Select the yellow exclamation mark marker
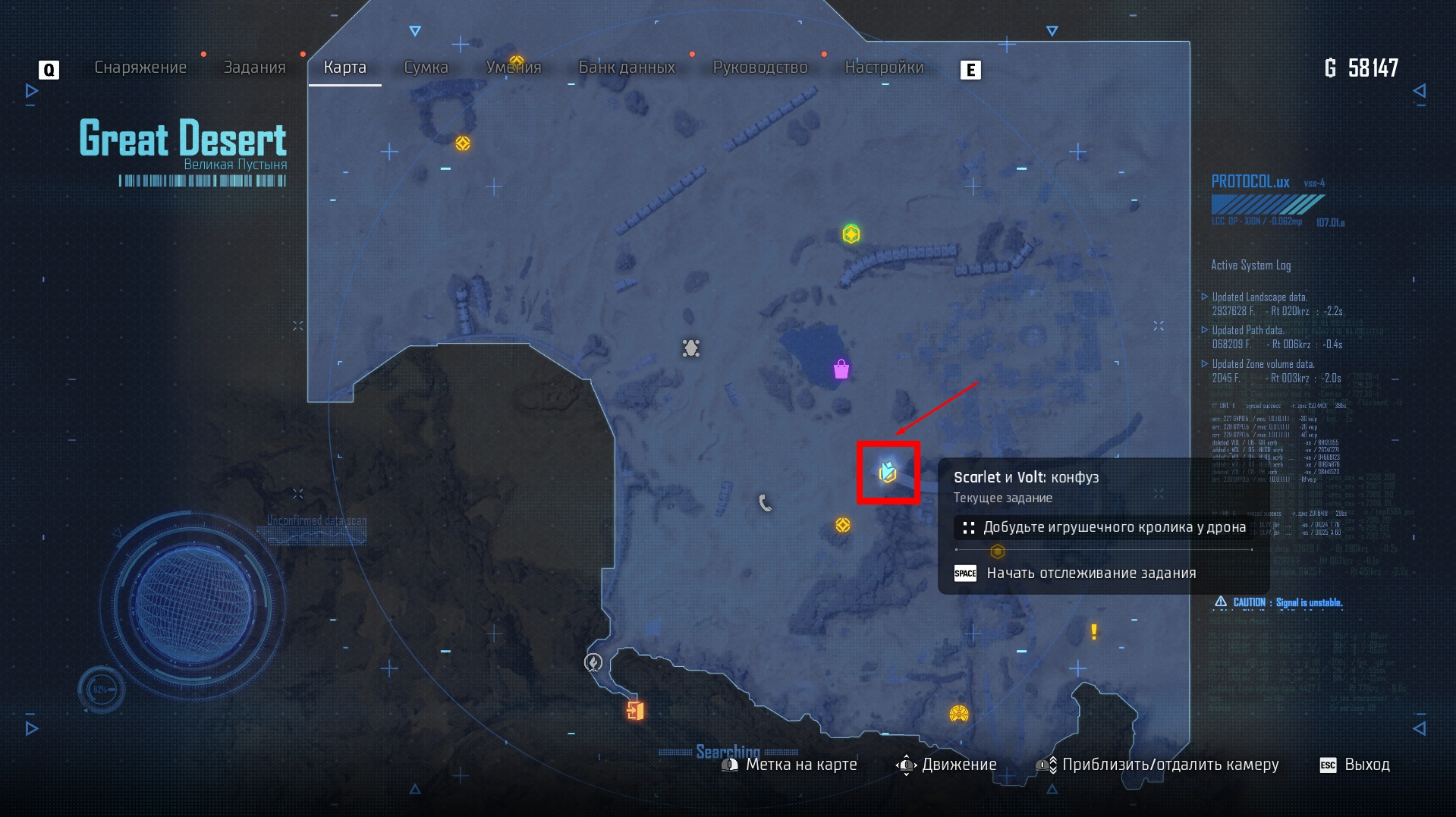The width and height of the screenshot is (1456, 817). coord(1093,632)
